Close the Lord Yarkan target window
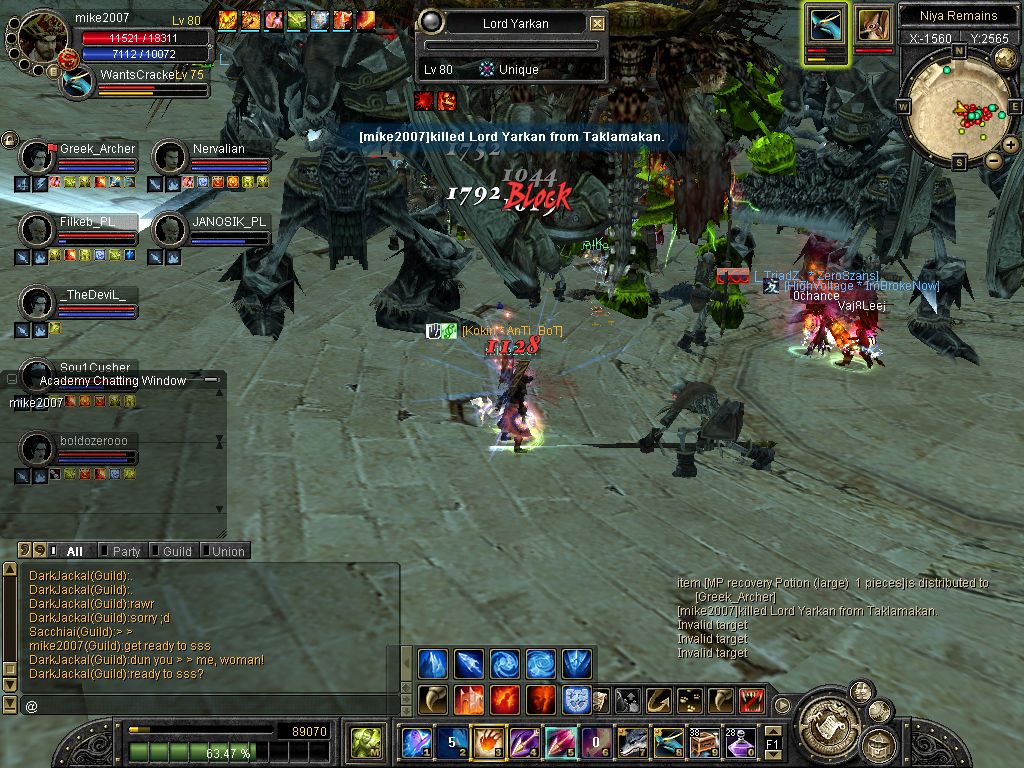Screen dimensions: 1024x768 pos(597,23)
